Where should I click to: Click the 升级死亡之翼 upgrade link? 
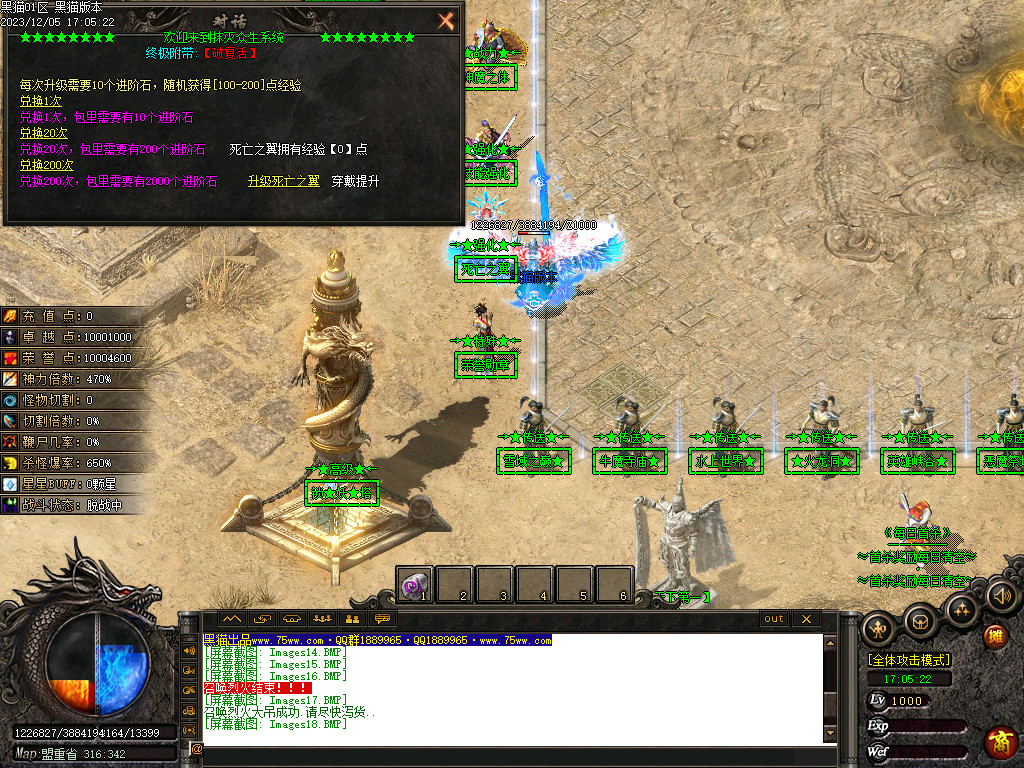284,181
